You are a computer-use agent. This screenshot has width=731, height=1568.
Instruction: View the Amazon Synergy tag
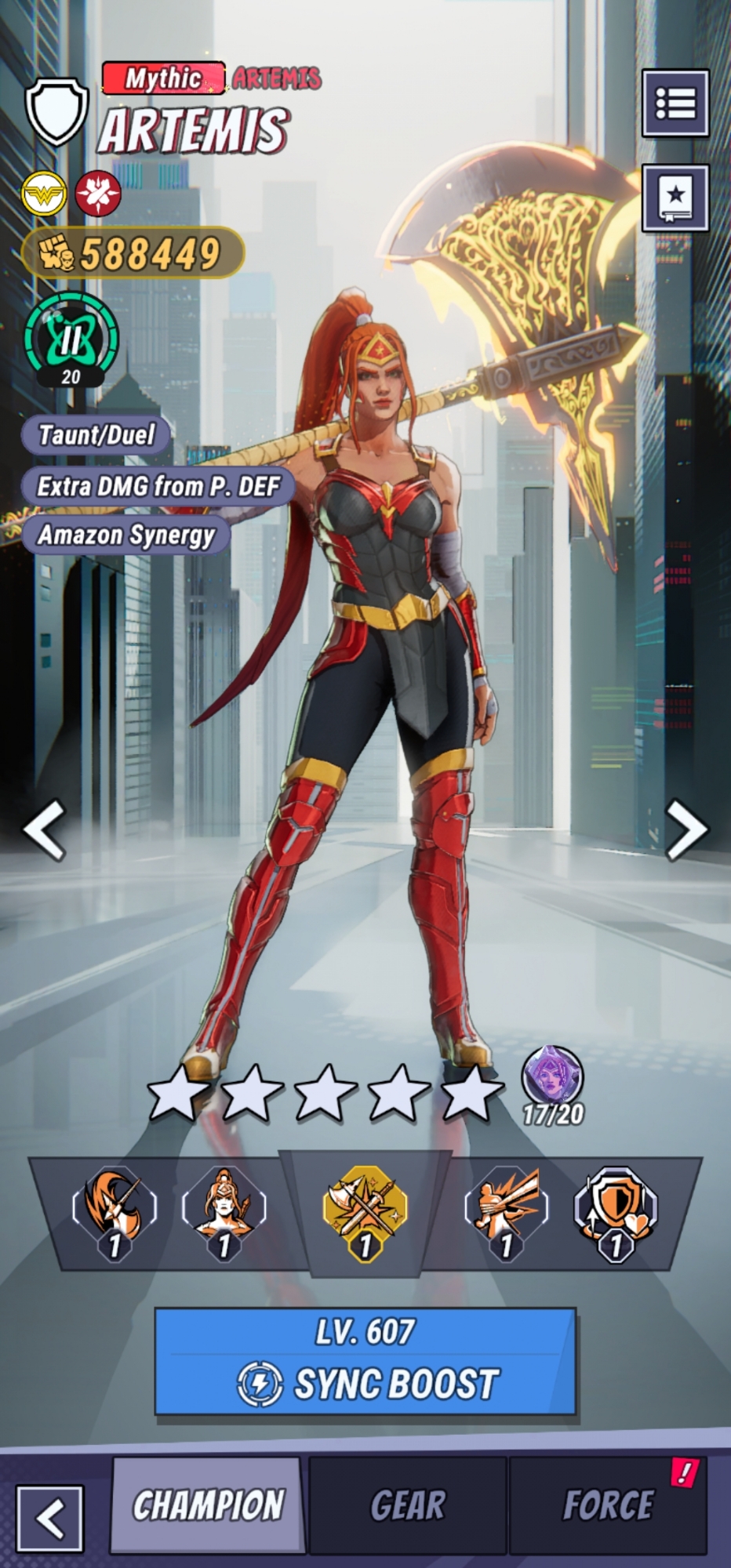coord(126,535)
